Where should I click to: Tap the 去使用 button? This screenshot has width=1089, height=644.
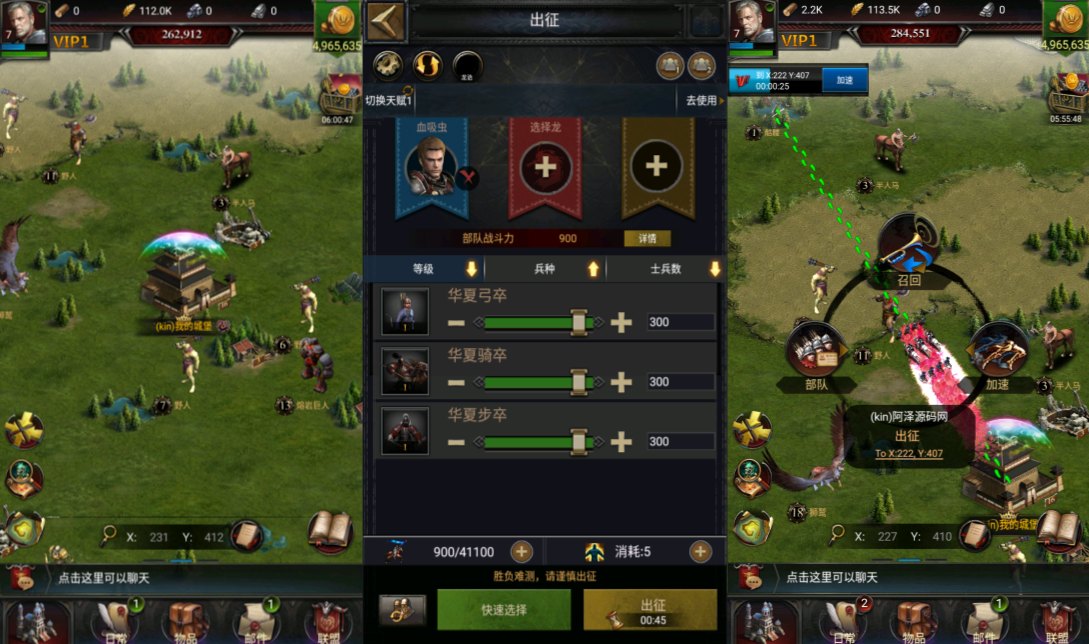click(702, 100)
